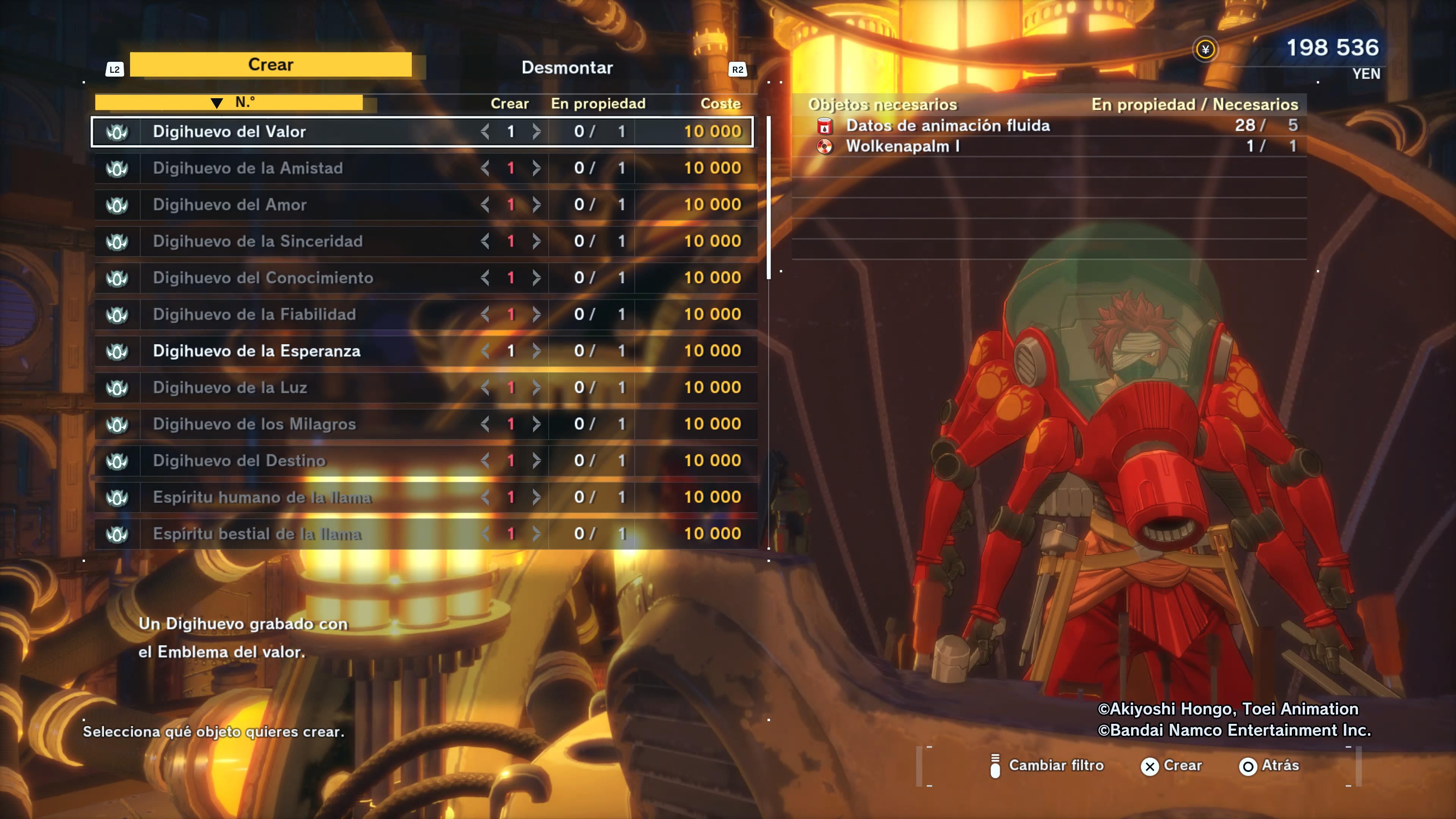Select the Crear tab
Screen dimensions: 1456x819
(271, 64)
